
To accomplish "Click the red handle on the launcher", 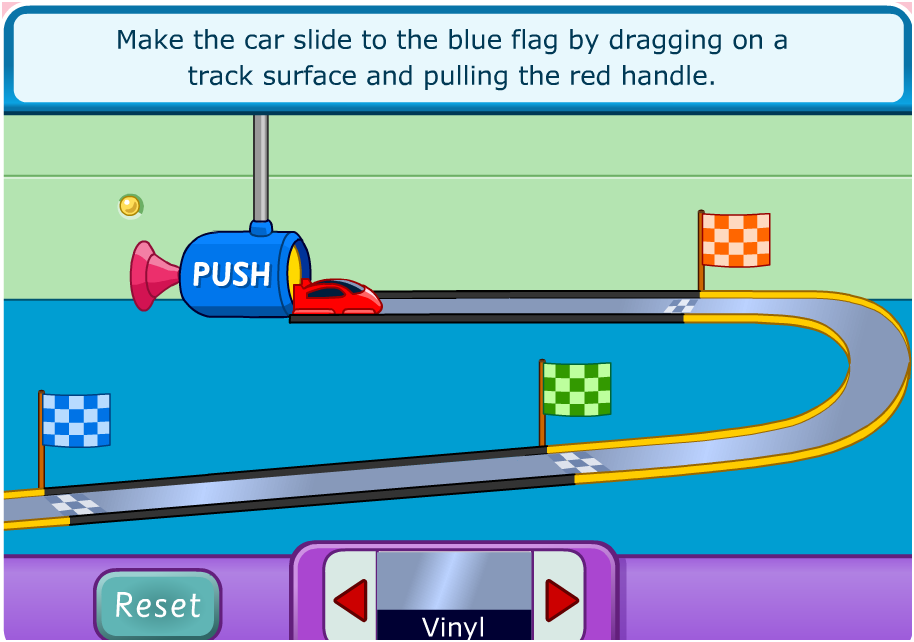I will tap(152, 274).
